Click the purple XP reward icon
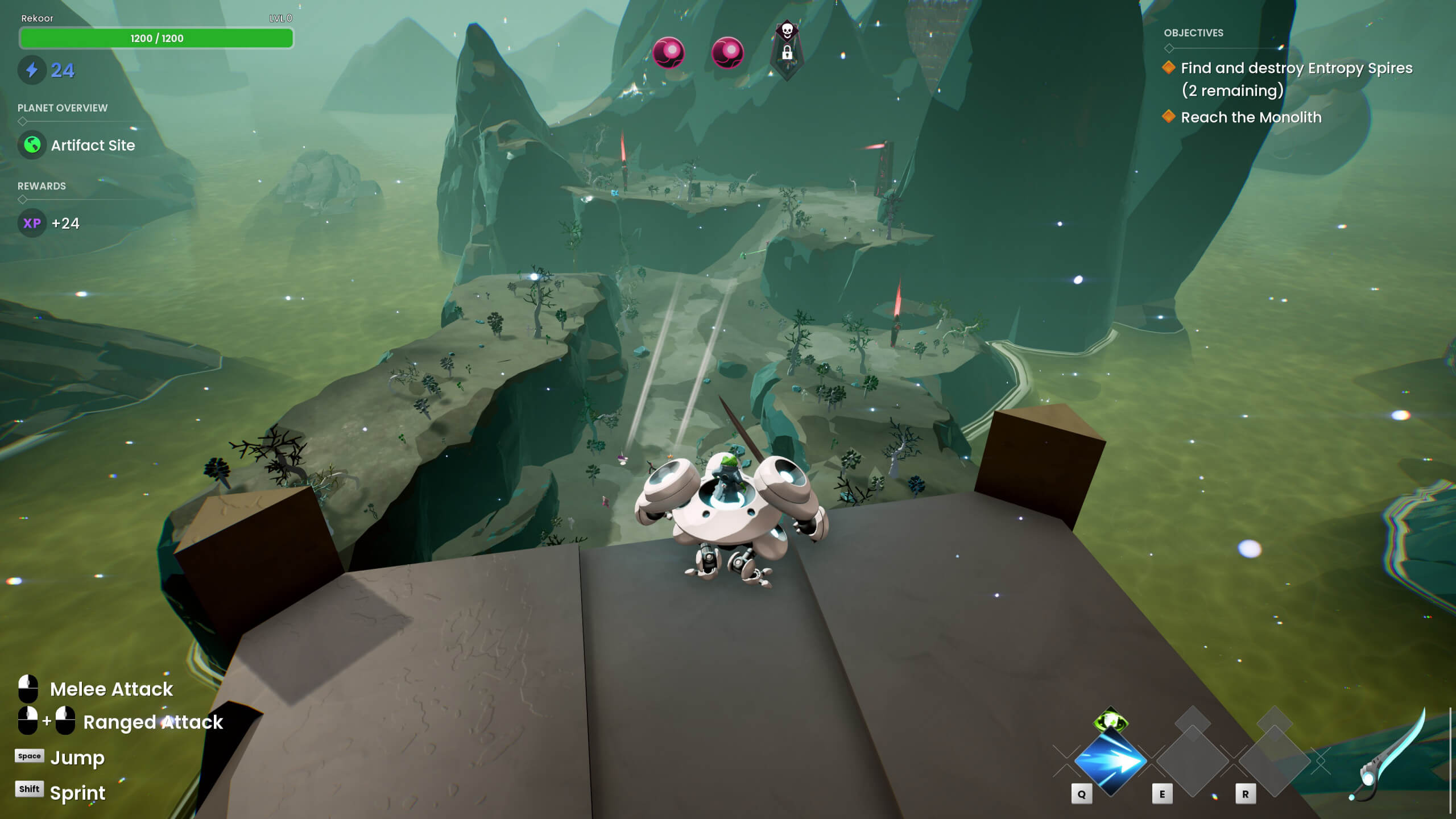The image size is (1456, 819). pos(32,223)
